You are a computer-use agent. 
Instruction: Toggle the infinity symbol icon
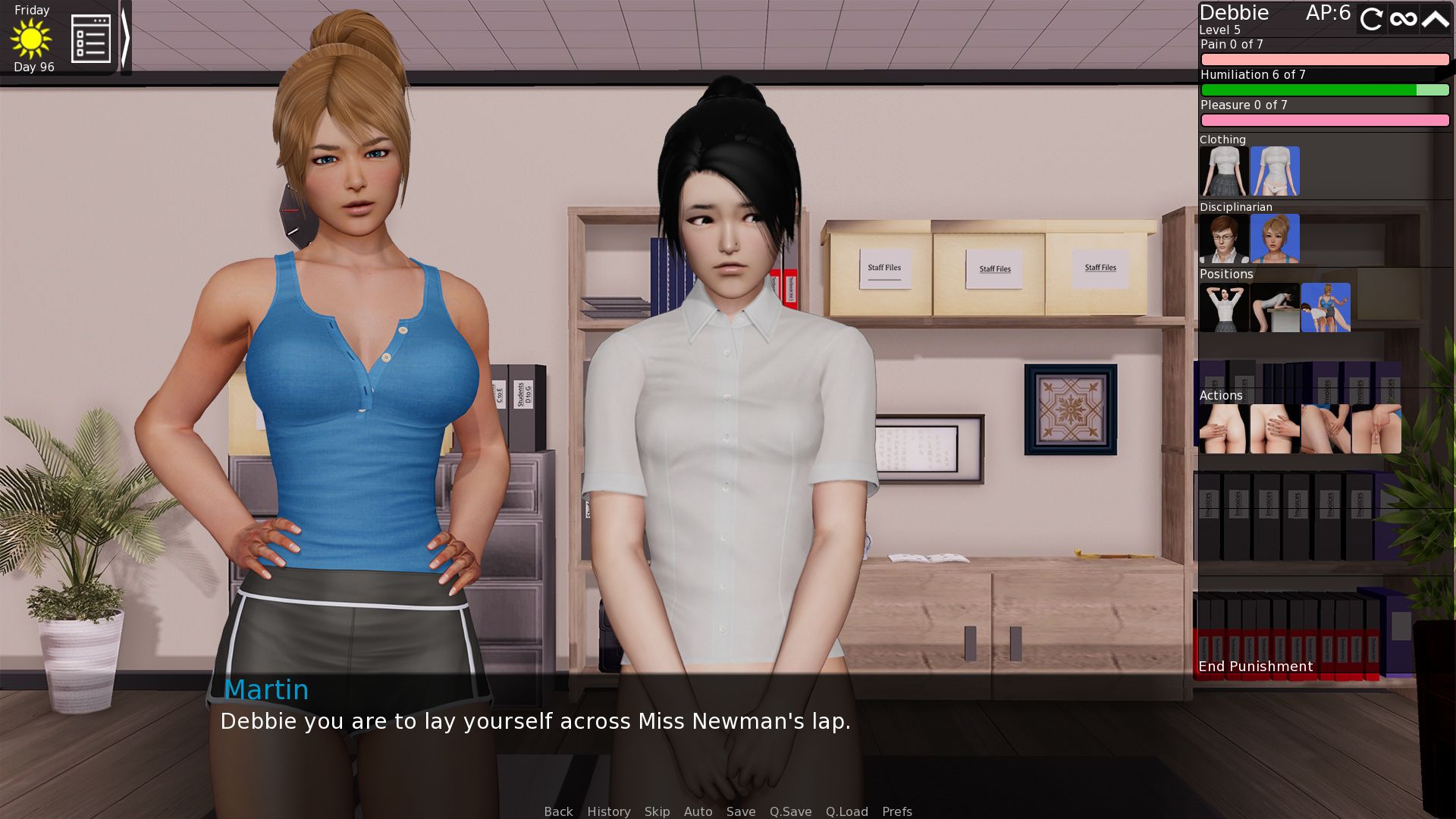click(1404, 18)
